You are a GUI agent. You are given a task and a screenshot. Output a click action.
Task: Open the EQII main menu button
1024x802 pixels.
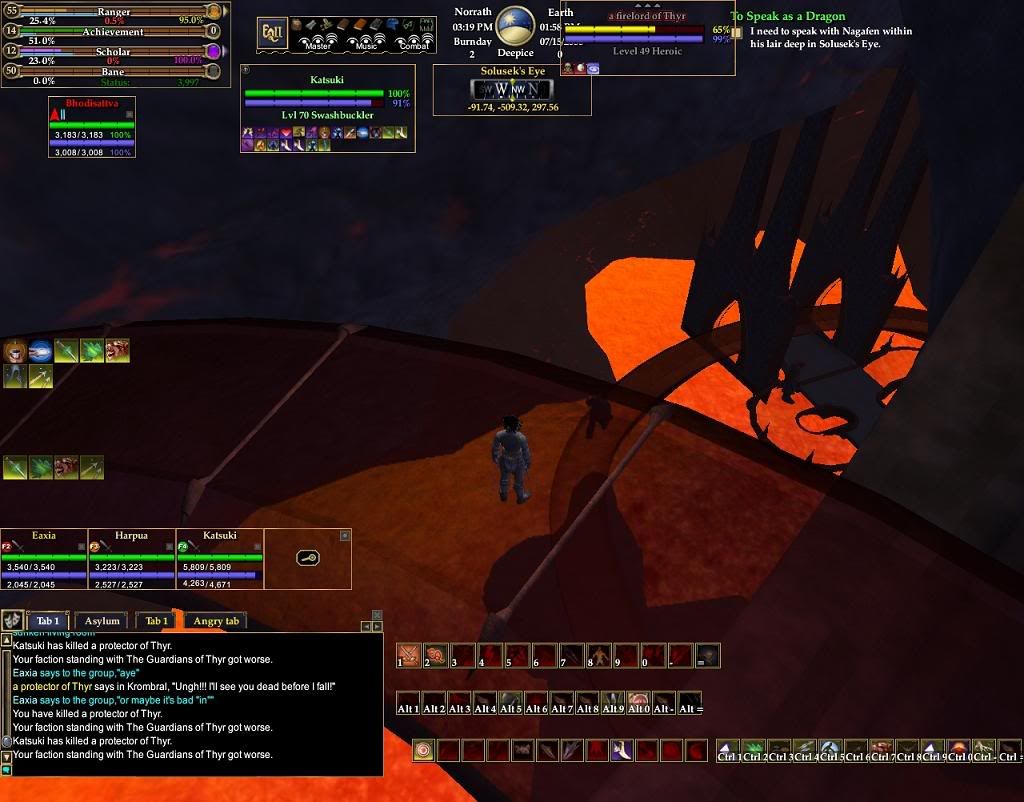273,32
